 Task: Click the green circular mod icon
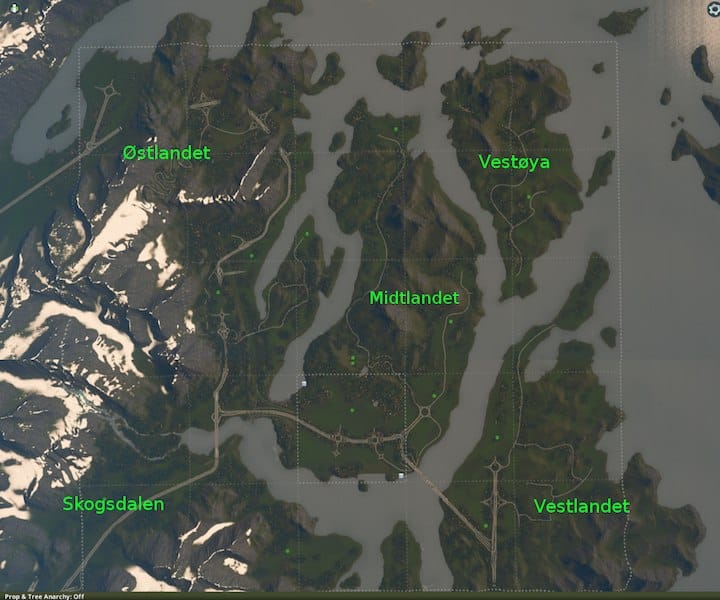[x=13, y=9]
